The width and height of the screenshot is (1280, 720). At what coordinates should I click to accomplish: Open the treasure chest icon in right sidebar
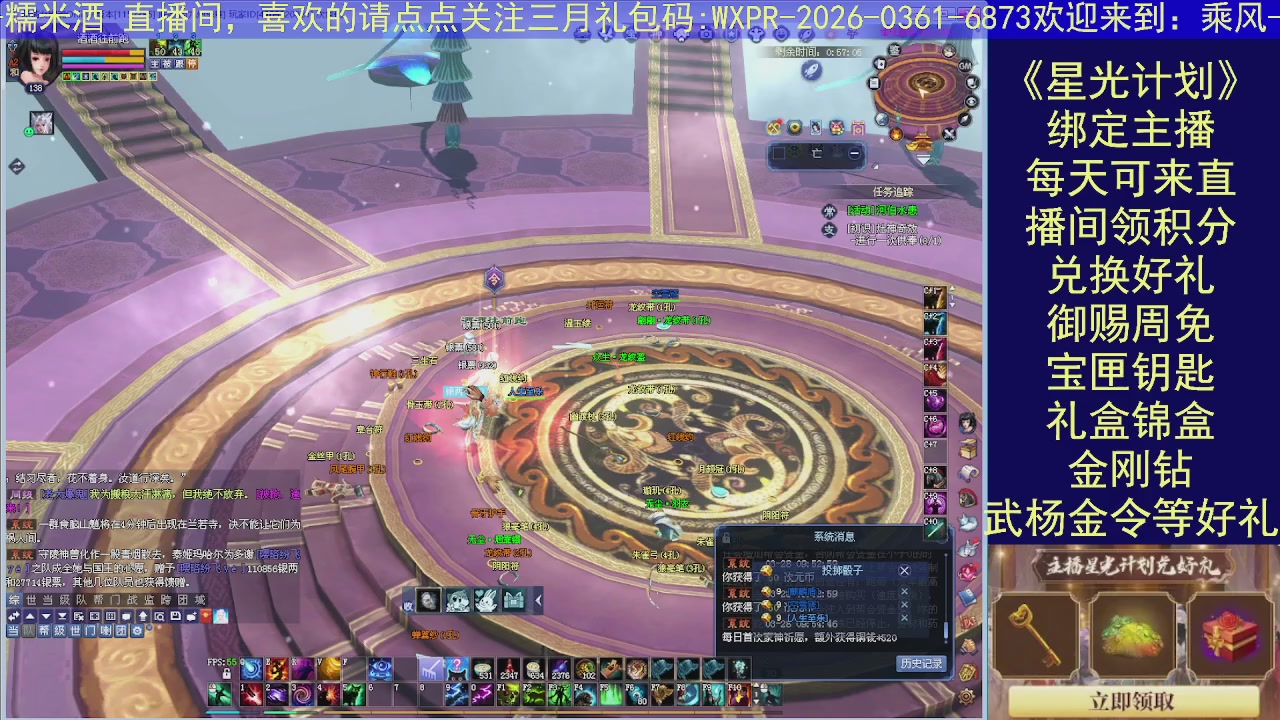pyautogui.click(x=967, y=447)
